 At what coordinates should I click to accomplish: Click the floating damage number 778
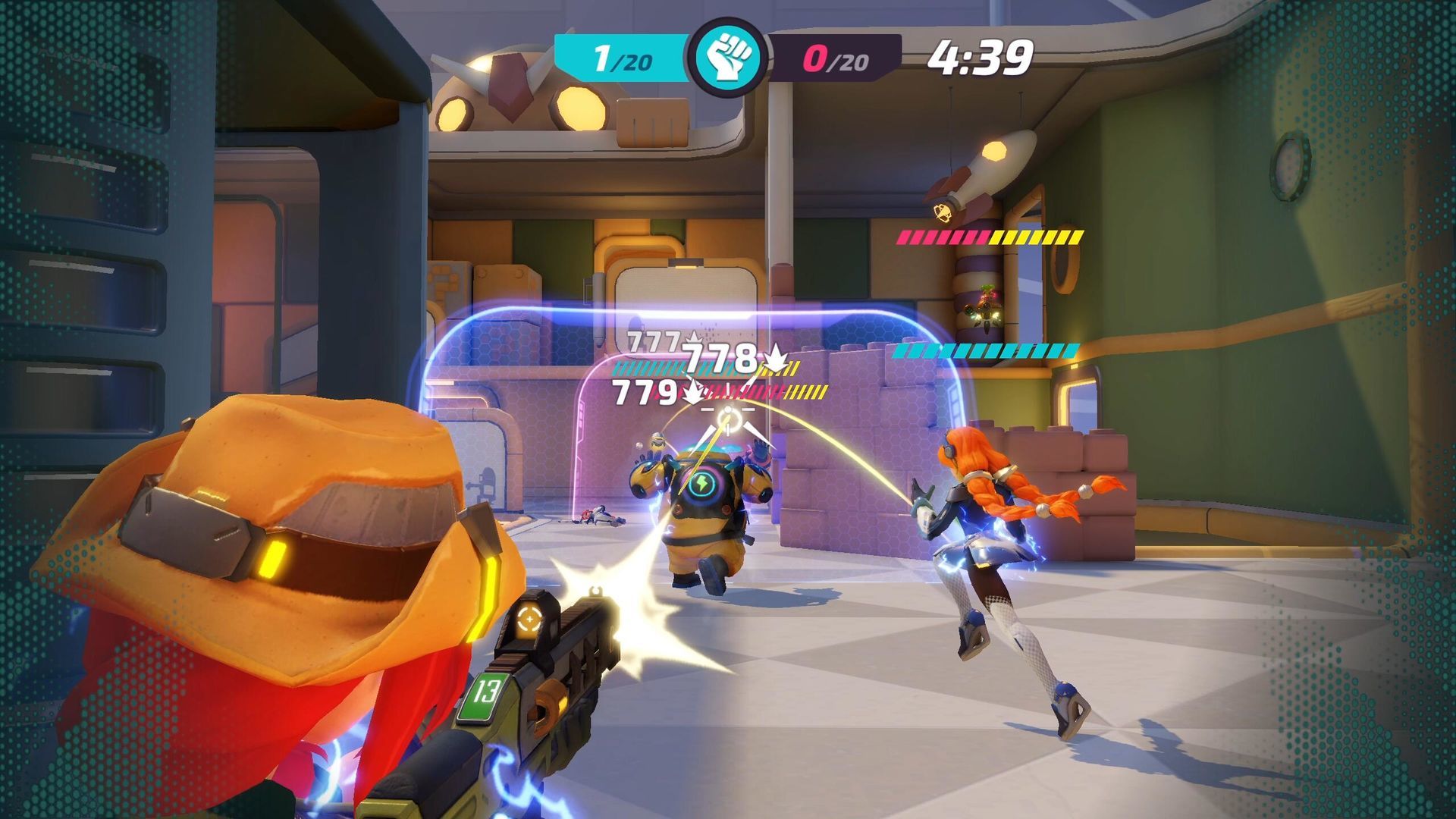click(717, 358)
